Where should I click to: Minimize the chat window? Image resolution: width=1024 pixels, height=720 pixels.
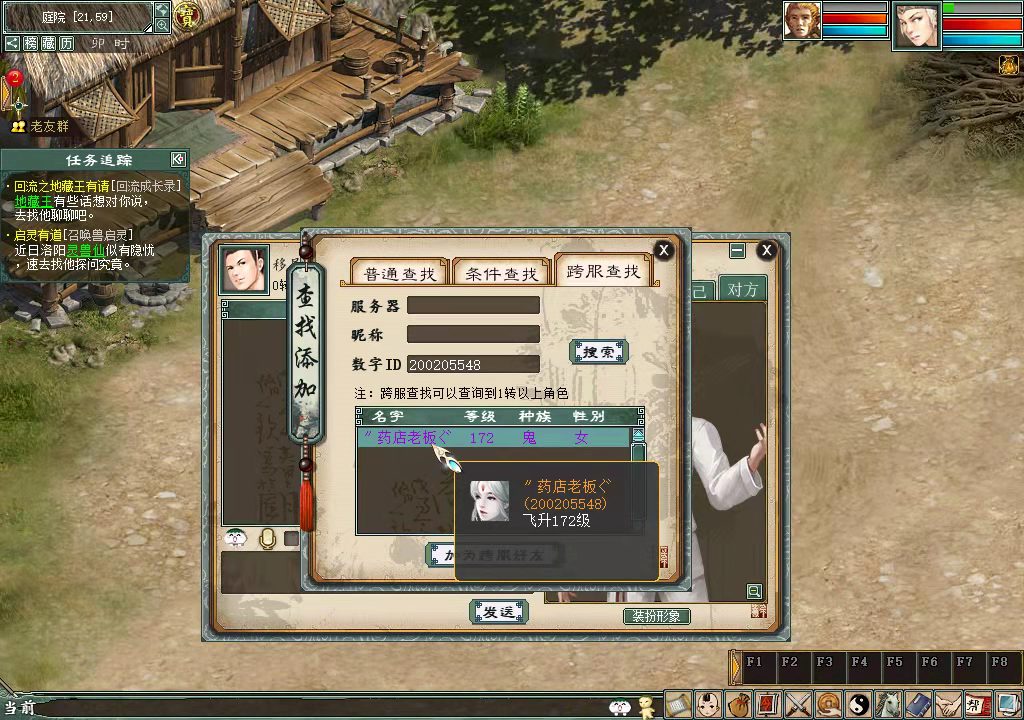[737, 250]
